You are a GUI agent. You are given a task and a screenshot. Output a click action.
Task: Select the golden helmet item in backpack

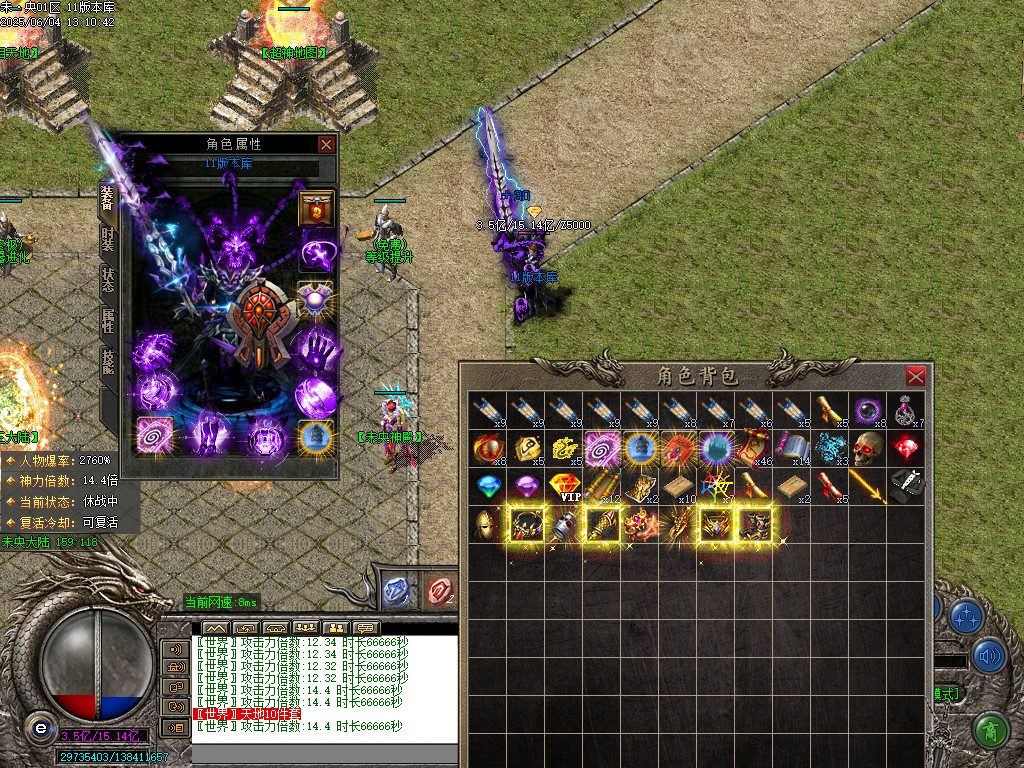[x=489, y=523]
